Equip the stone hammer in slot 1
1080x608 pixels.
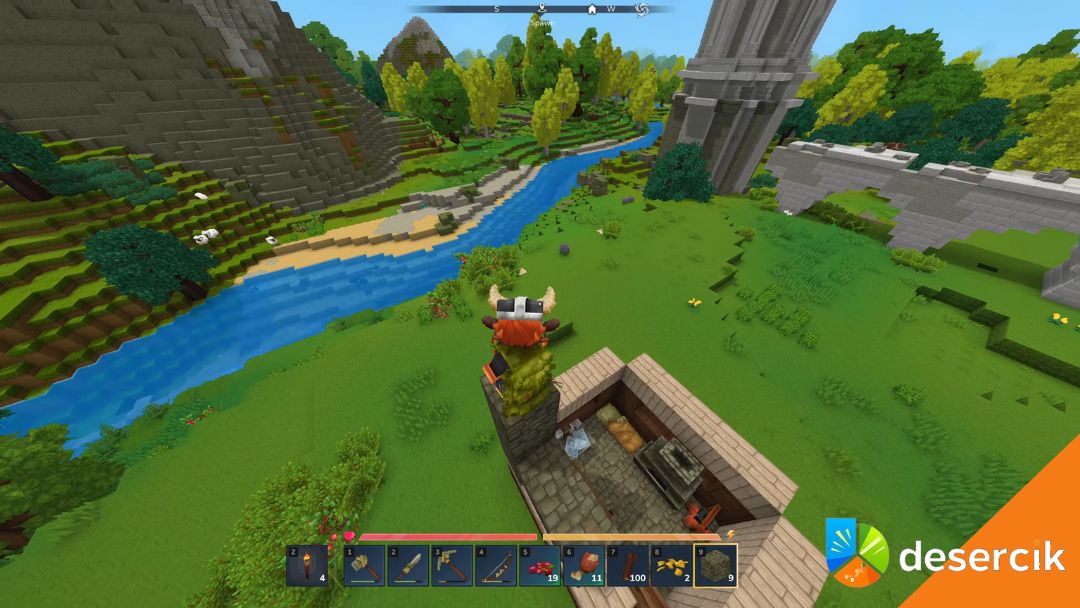tap(364, 565)
